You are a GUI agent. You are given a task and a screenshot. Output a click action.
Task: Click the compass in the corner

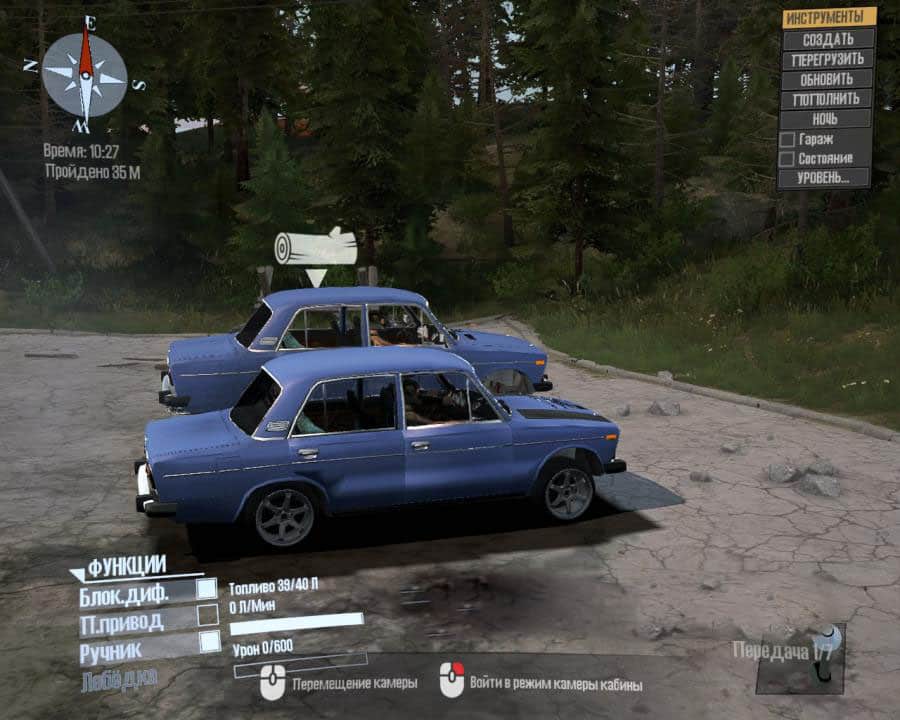pos(85,76)
